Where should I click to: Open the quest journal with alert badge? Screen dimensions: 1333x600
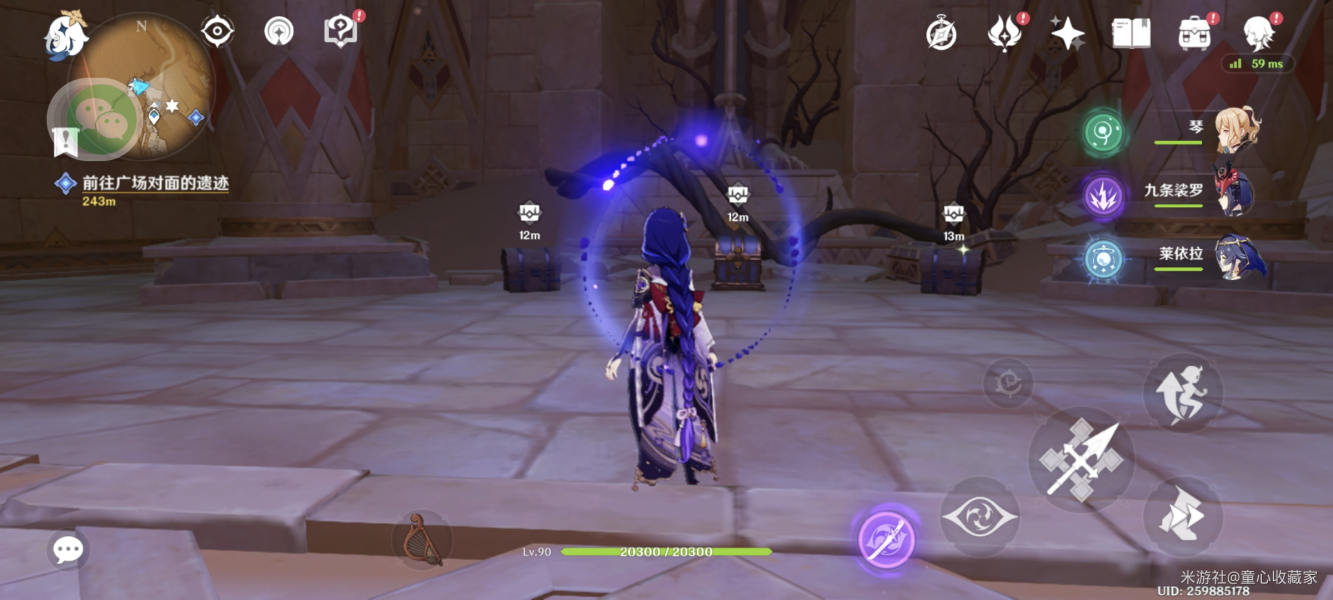pyautogui.click(x=341, y=31)
